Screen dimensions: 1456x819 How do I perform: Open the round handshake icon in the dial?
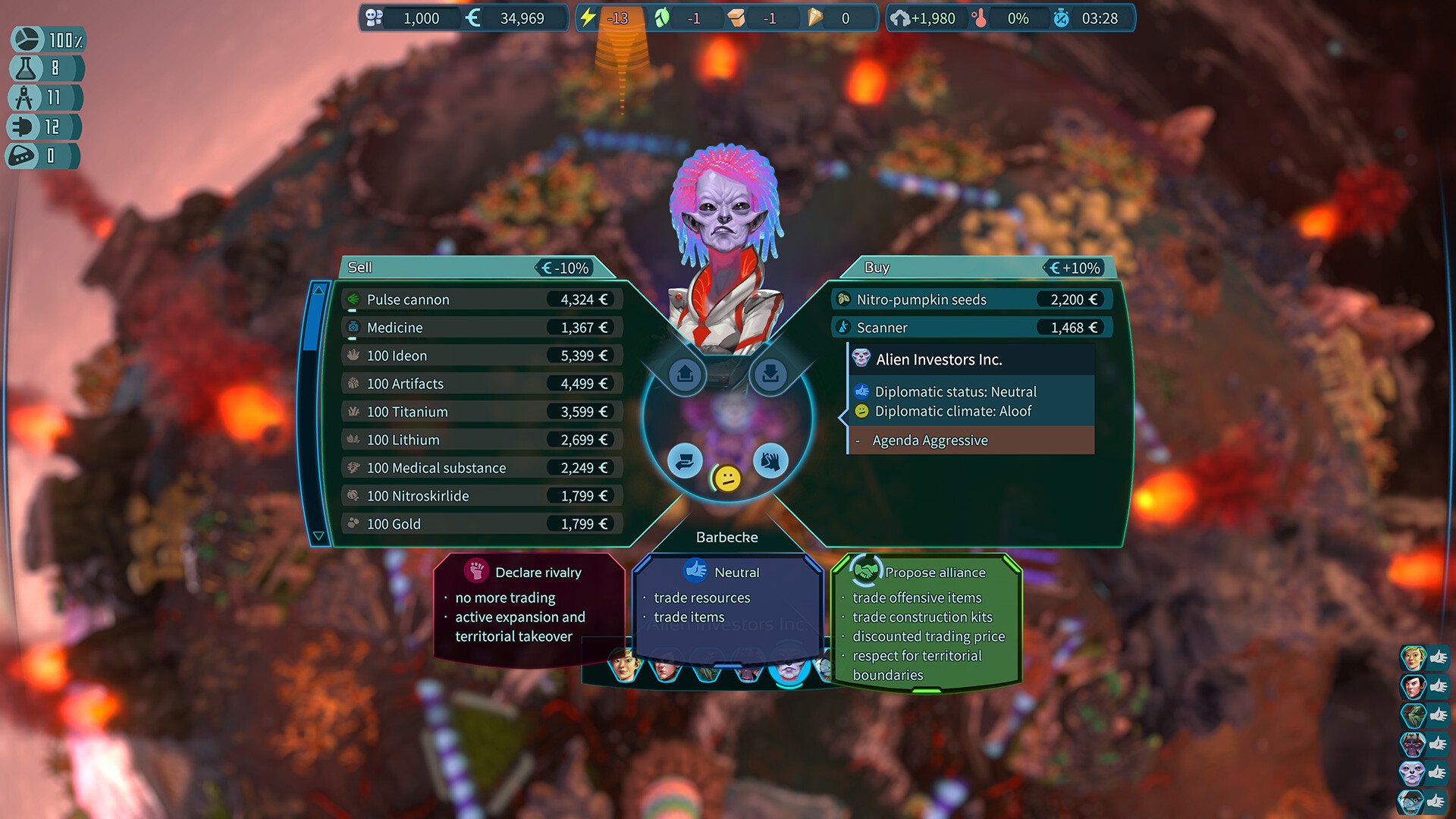(x=770, y=460)
